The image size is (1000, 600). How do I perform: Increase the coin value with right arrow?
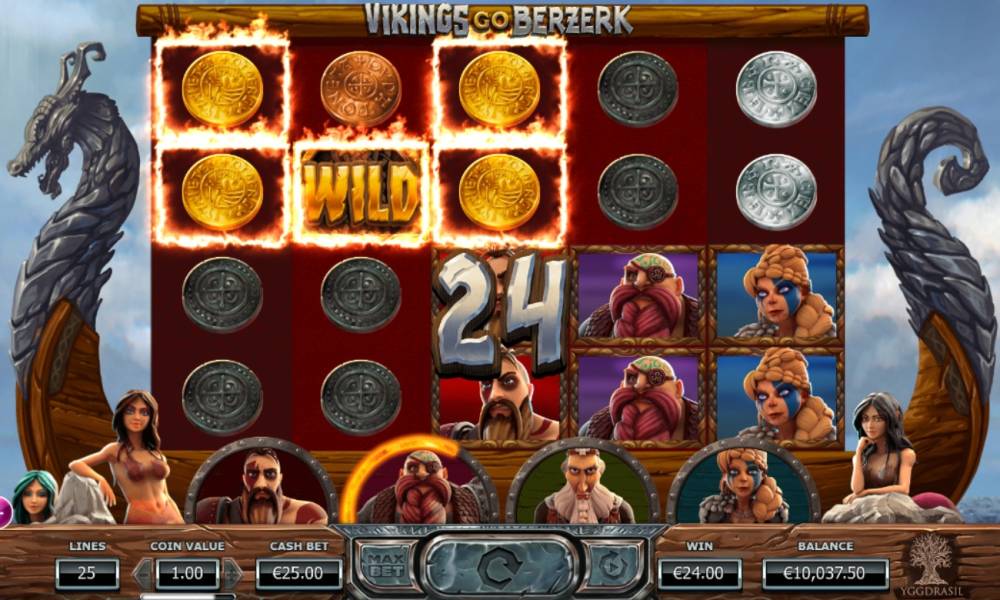[x=232, y=573]
